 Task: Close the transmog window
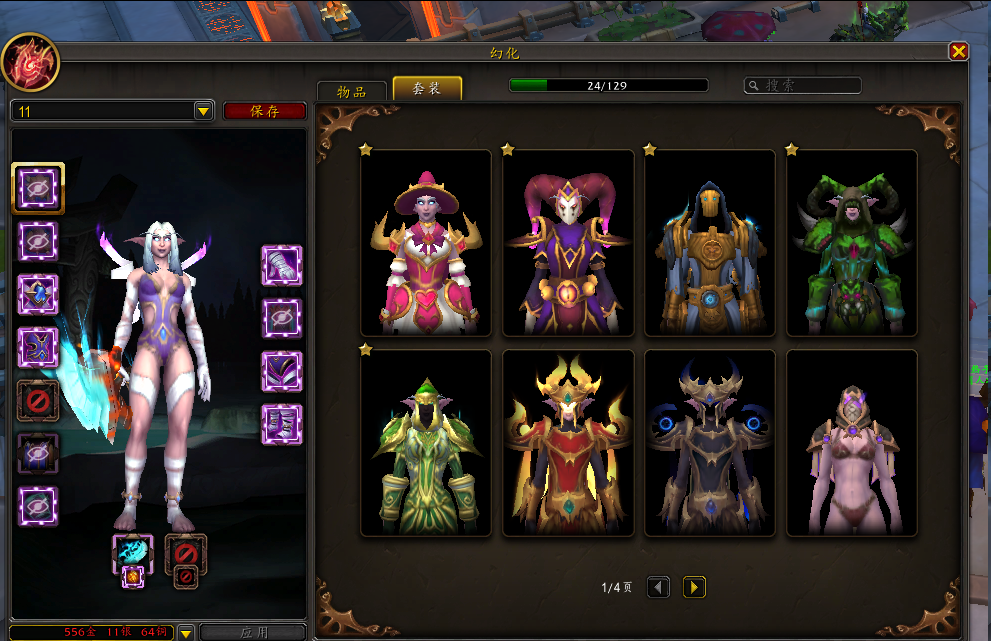point(958,52)
